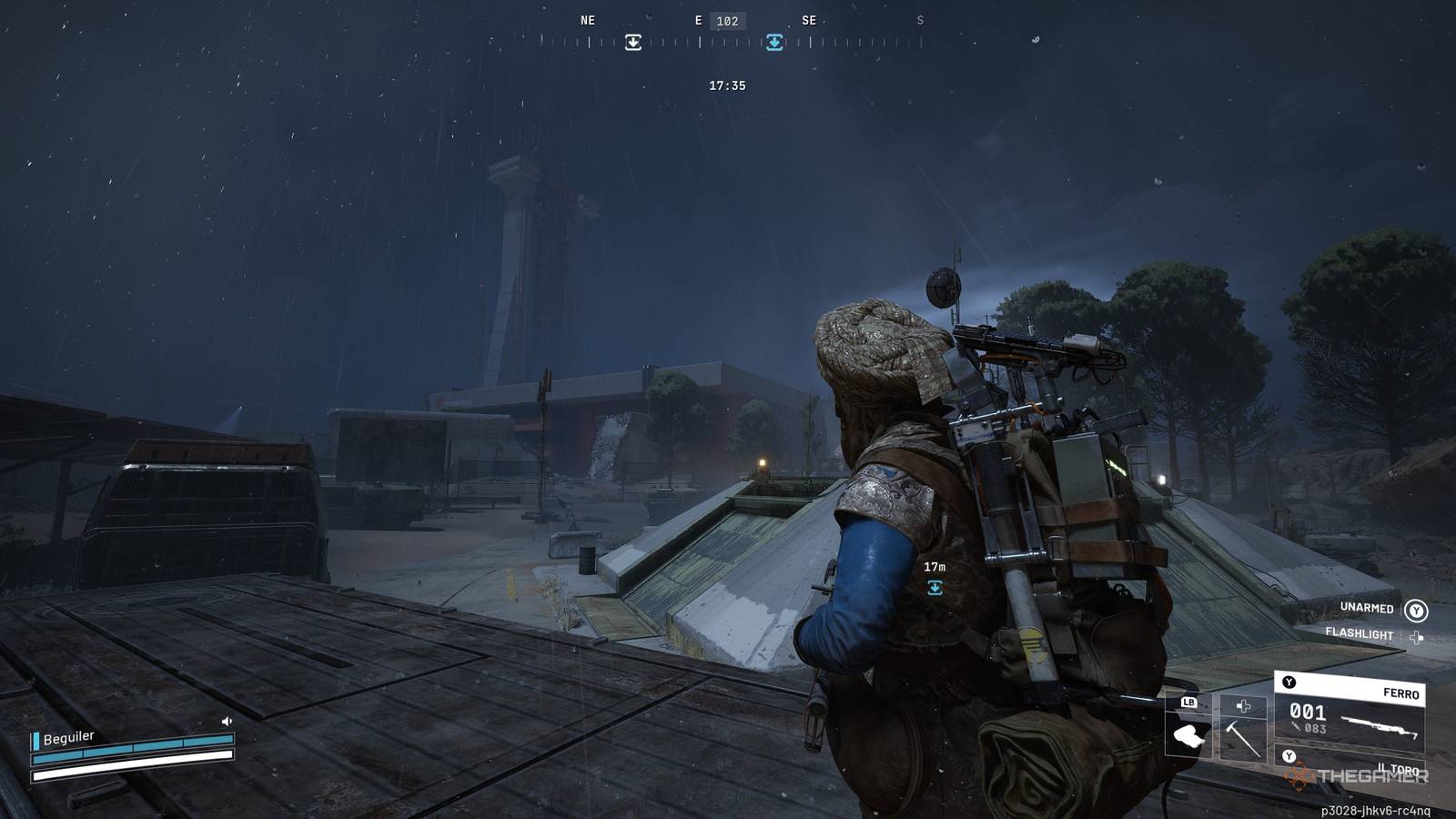The height and width of the screenshot is (819, 1456).
Task: Select the FERRO rifle silhouette icon
Action: coord(1380,726)
